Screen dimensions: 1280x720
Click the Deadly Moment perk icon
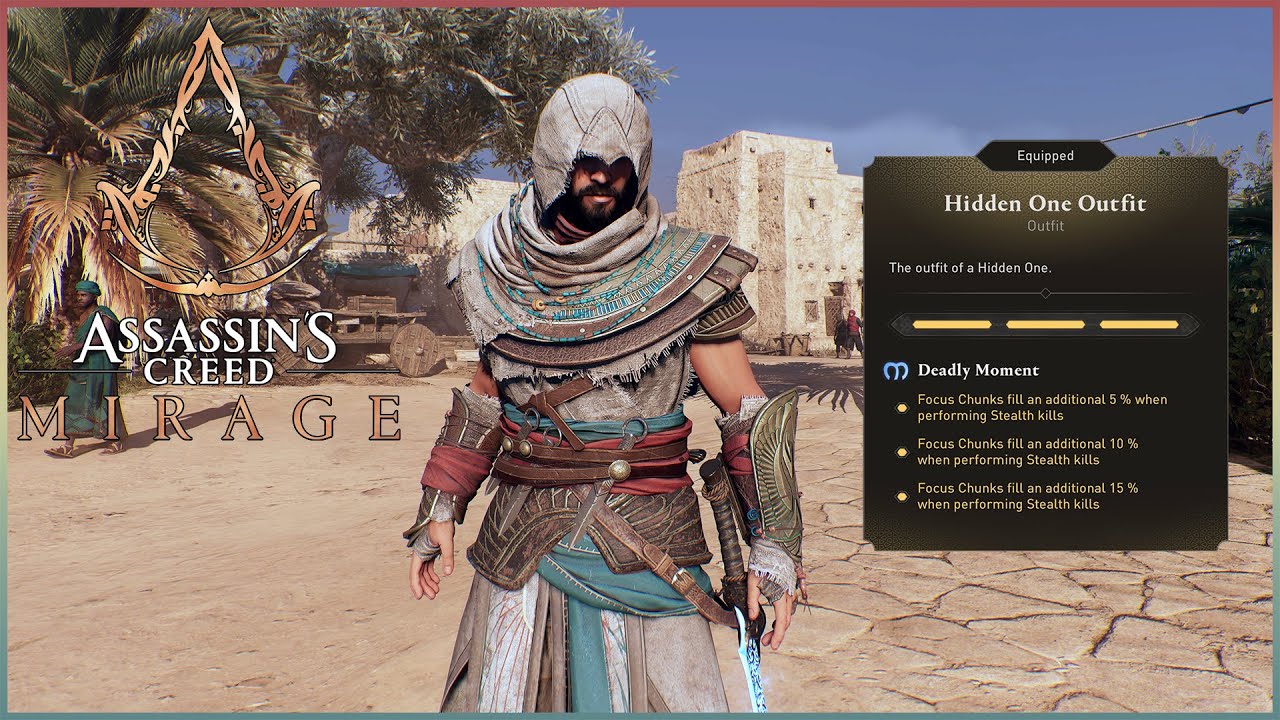pos(897,370)
